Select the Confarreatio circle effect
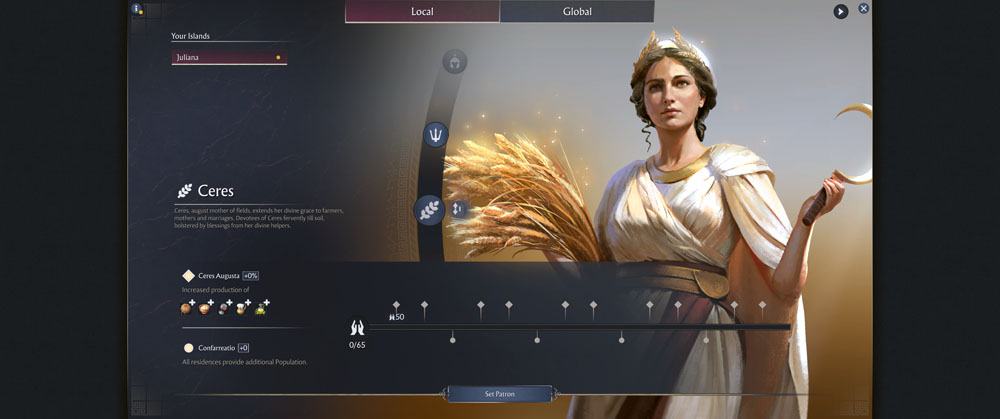This screenshot has width=1000, height=419. coord(188,348)
